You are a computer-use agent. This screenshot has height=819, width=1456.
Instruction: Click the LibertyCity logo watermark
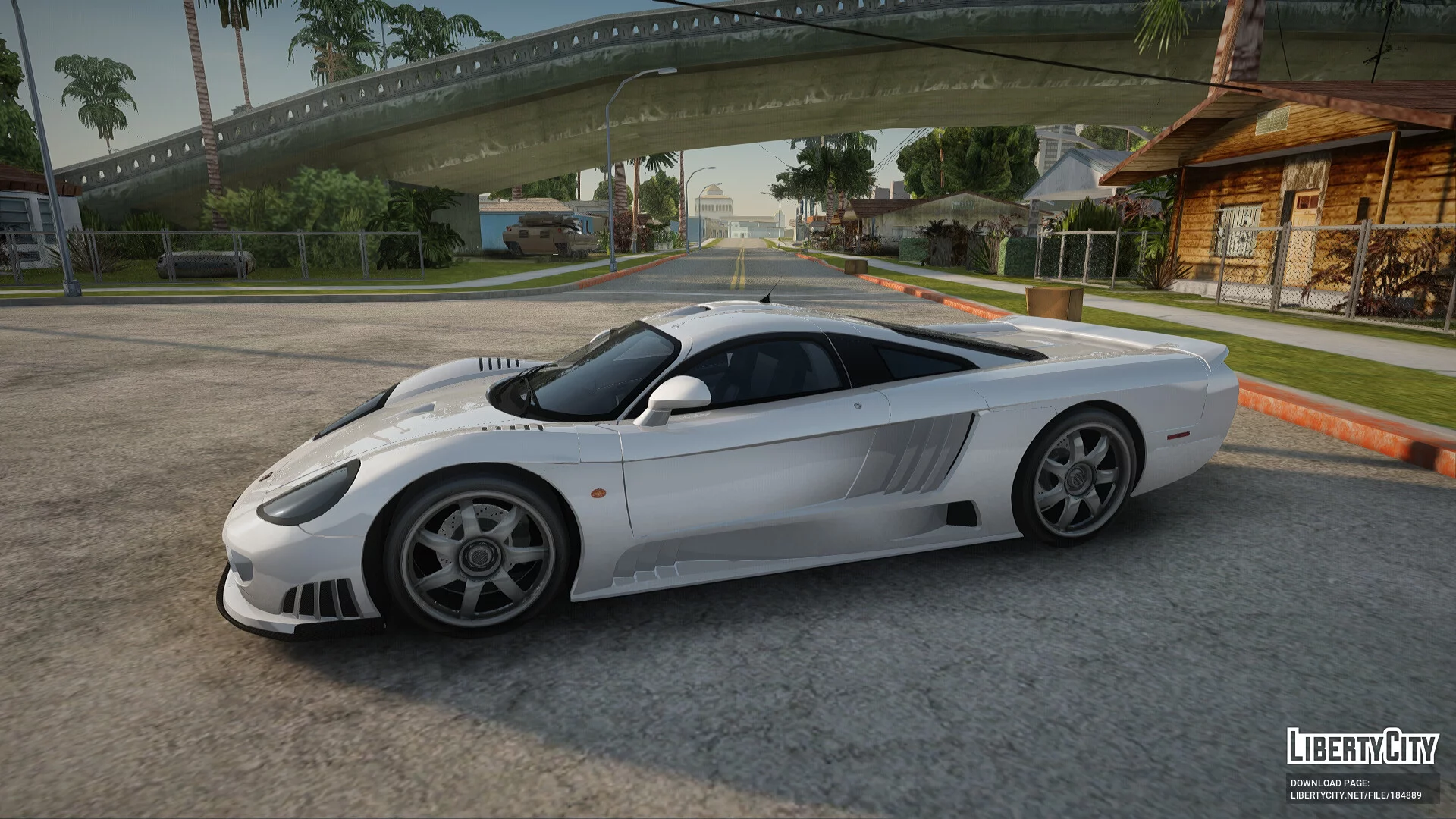(x=1362, y=747)
